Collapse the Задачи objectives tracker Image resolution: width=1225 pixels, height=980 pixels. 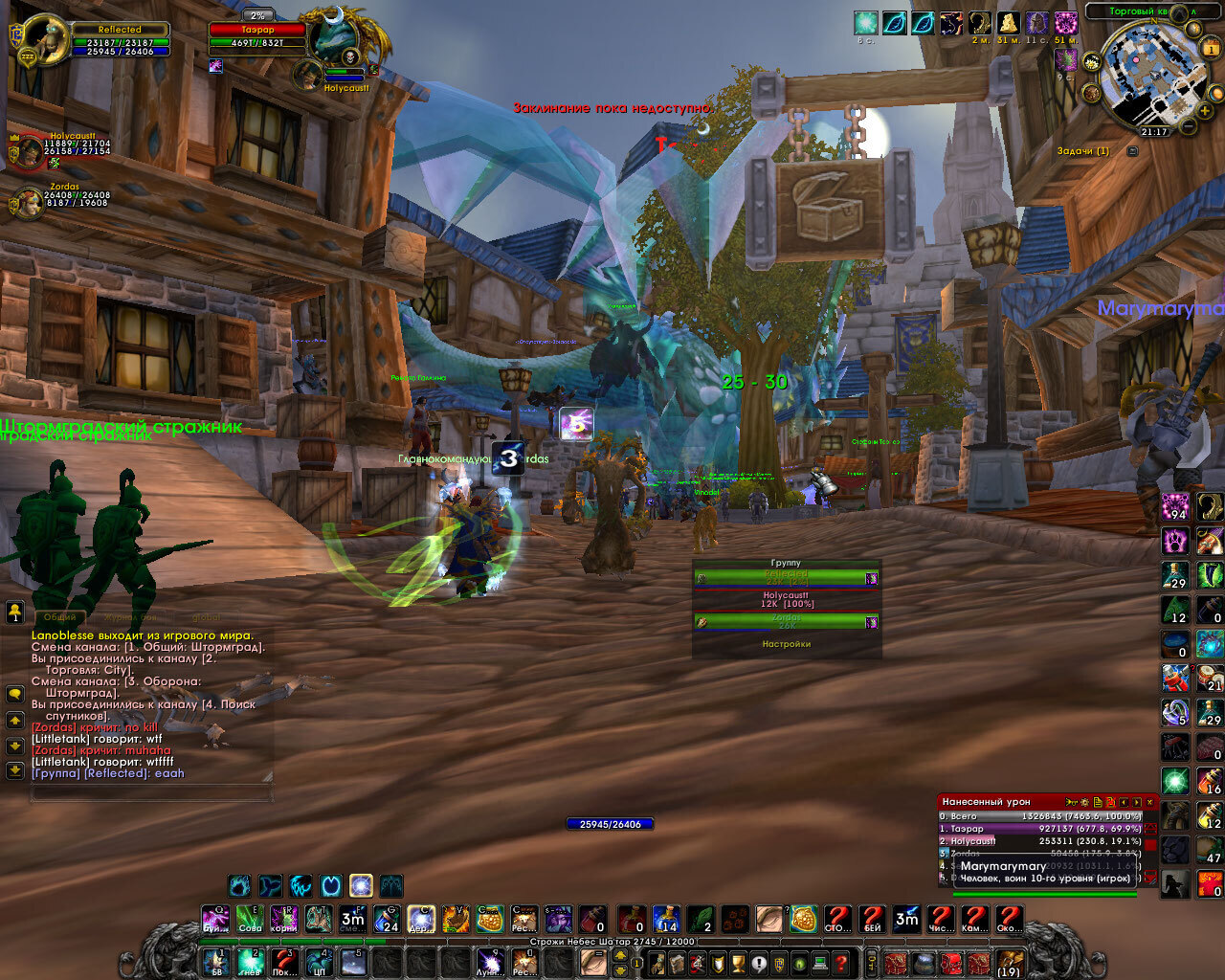click(x=1133, y=151)
